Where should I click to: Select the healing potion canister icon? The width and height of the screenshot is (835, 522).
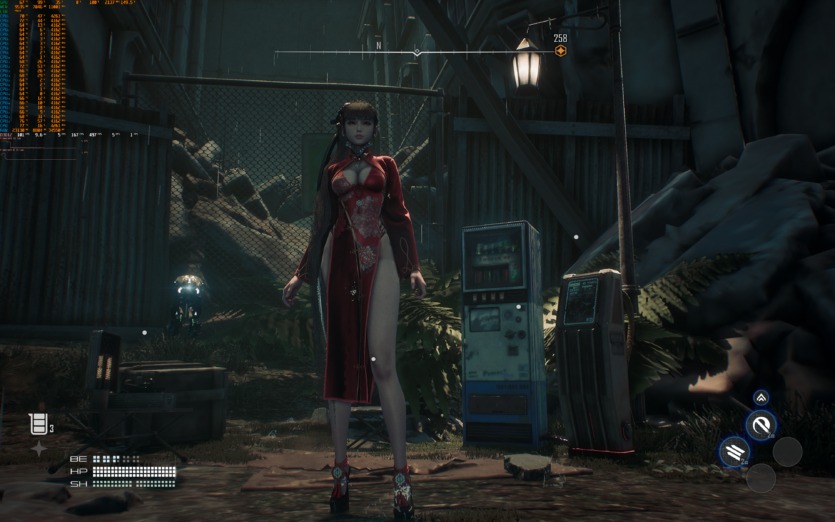(x=37, y=425)
